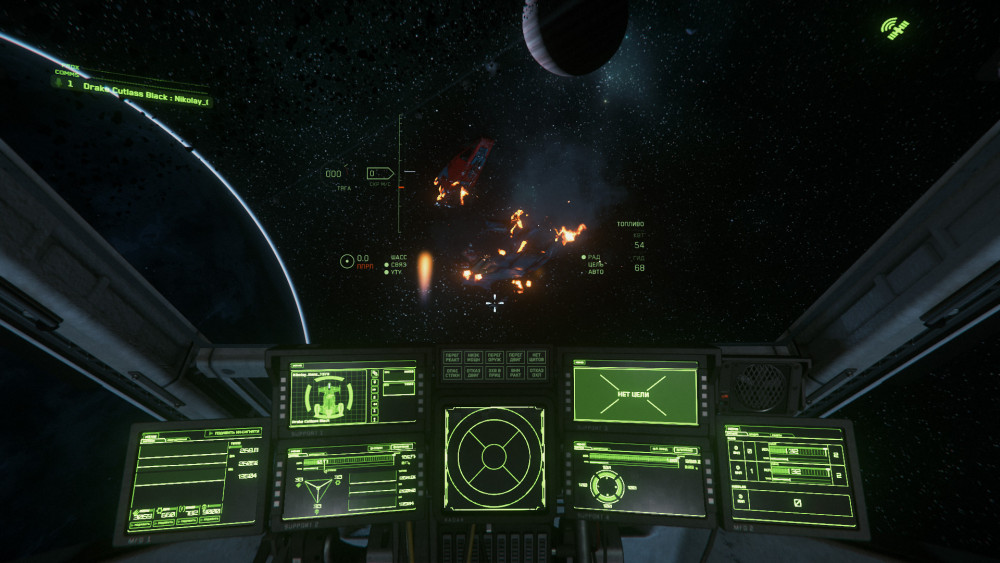1000x563 pixels.
Task: Click the satellite signal icon
Action: (895, 27)
